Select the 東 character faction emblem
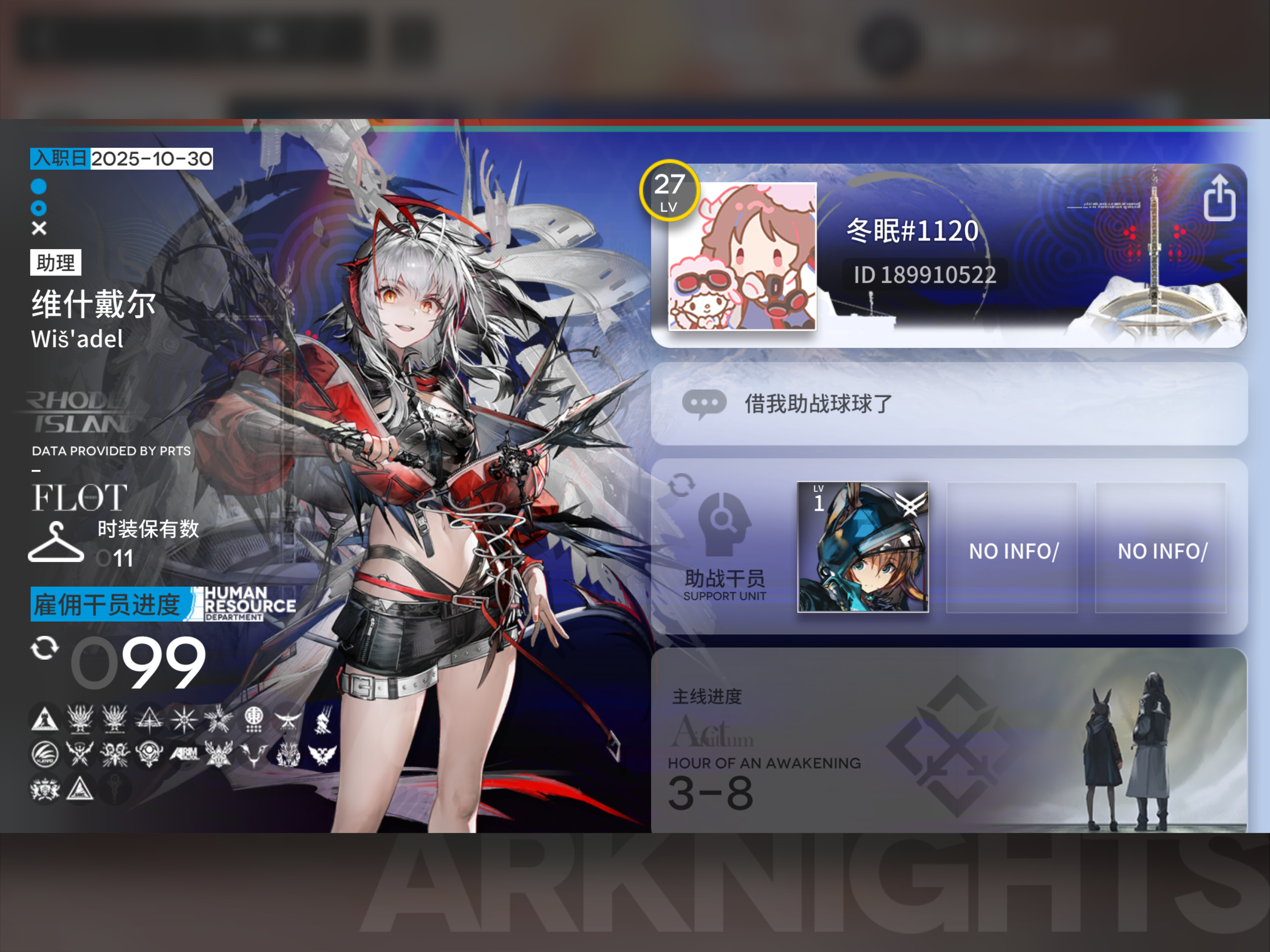Screen dimensions: 1270x952 click(x=254, y=719)
